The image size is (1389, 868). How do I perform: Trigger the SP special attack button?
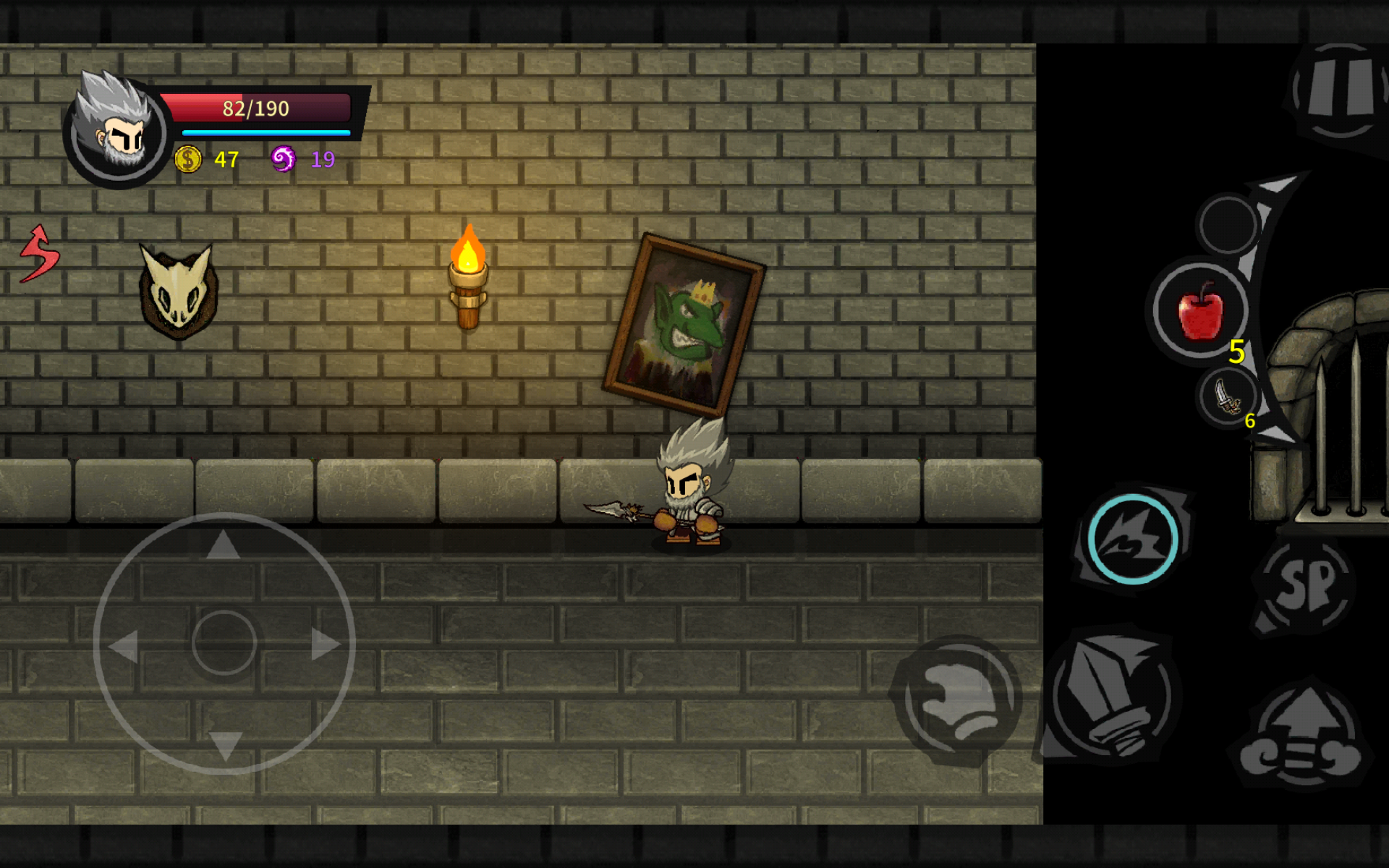coord(1306,584)
